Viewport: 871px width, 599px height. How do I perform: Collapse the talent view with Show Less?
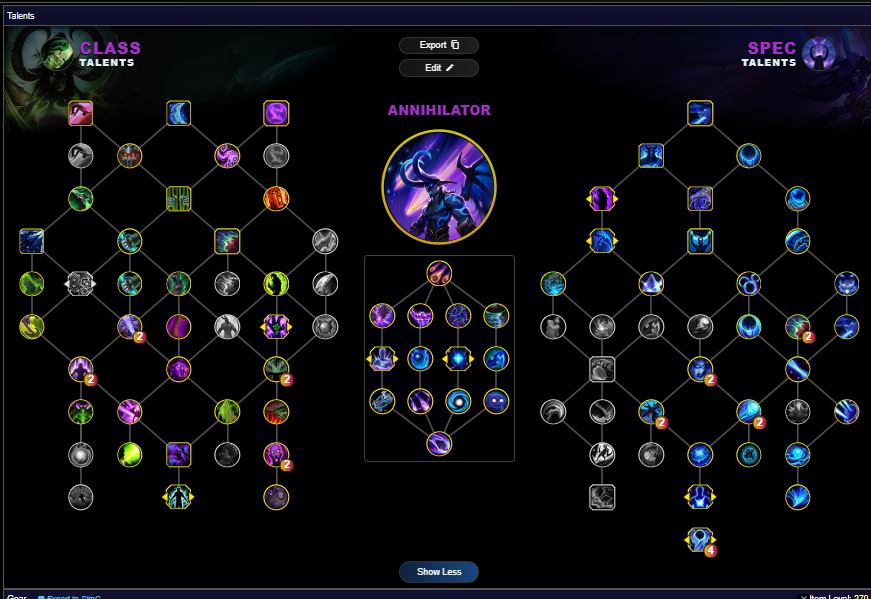[439, 572]
